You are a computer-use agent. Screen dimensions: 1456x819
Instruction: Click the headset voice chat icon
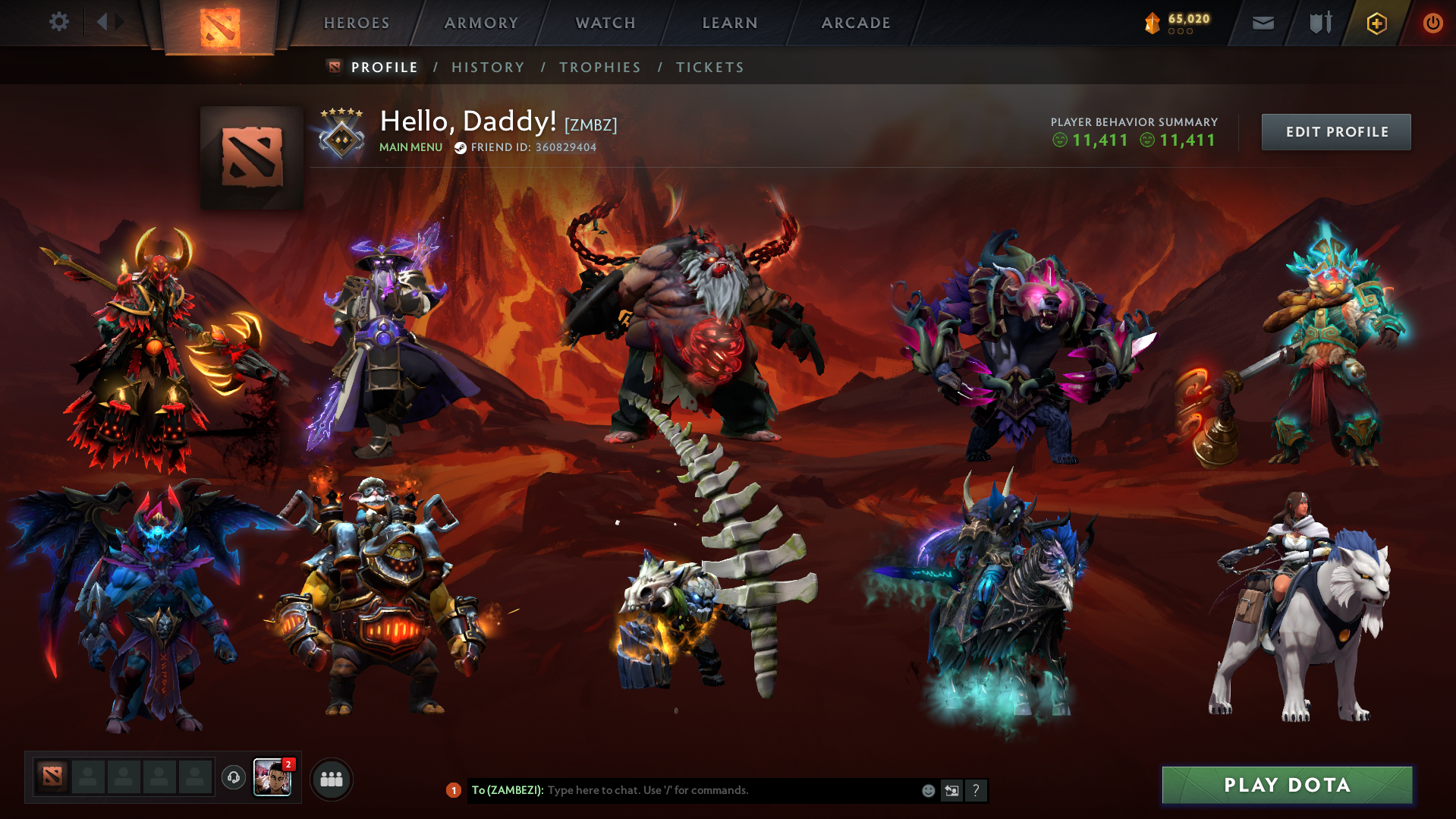point(233,778)
